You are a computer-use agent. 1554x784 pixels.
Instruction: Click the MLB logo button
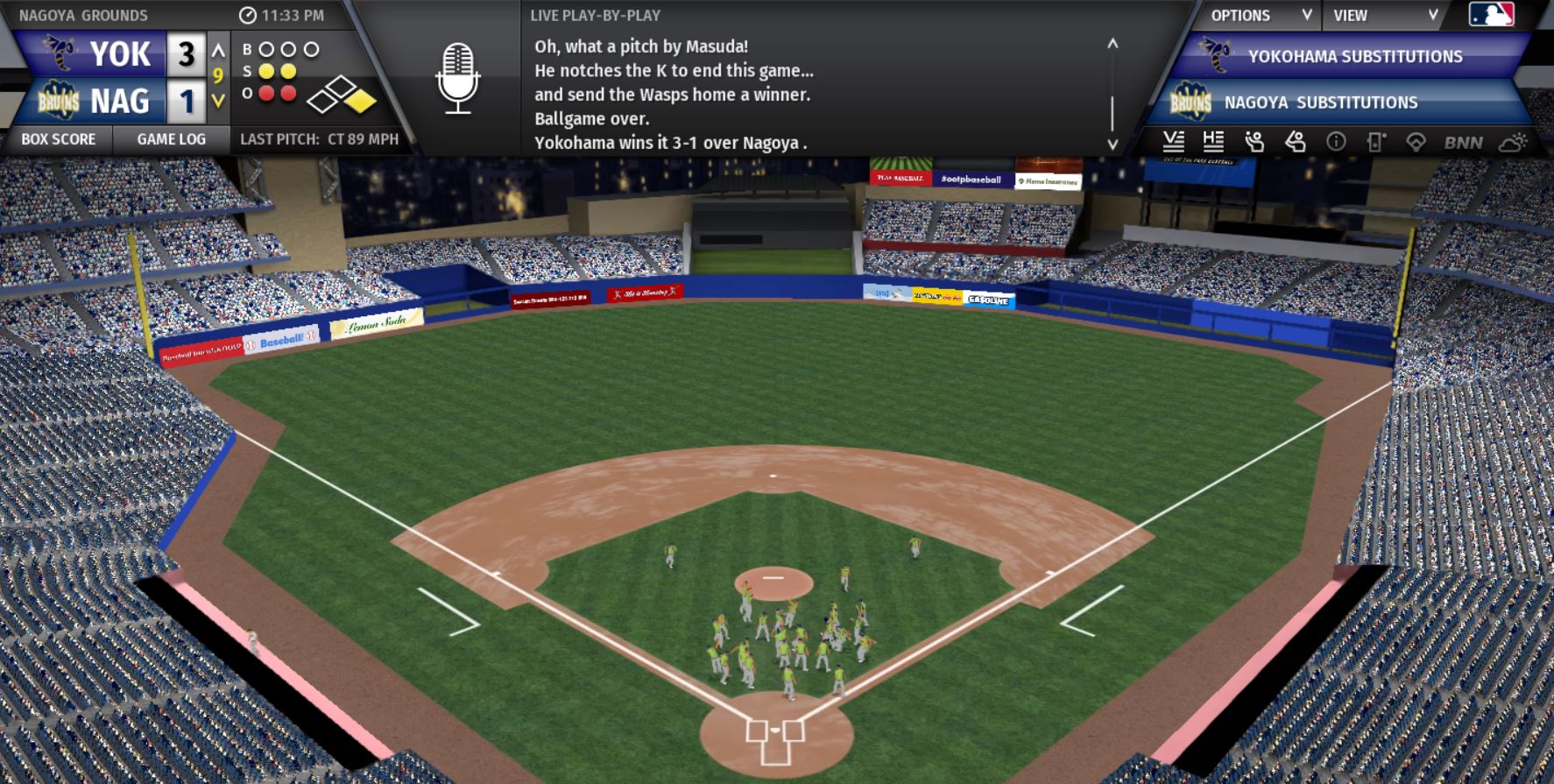pos(1490,15)
